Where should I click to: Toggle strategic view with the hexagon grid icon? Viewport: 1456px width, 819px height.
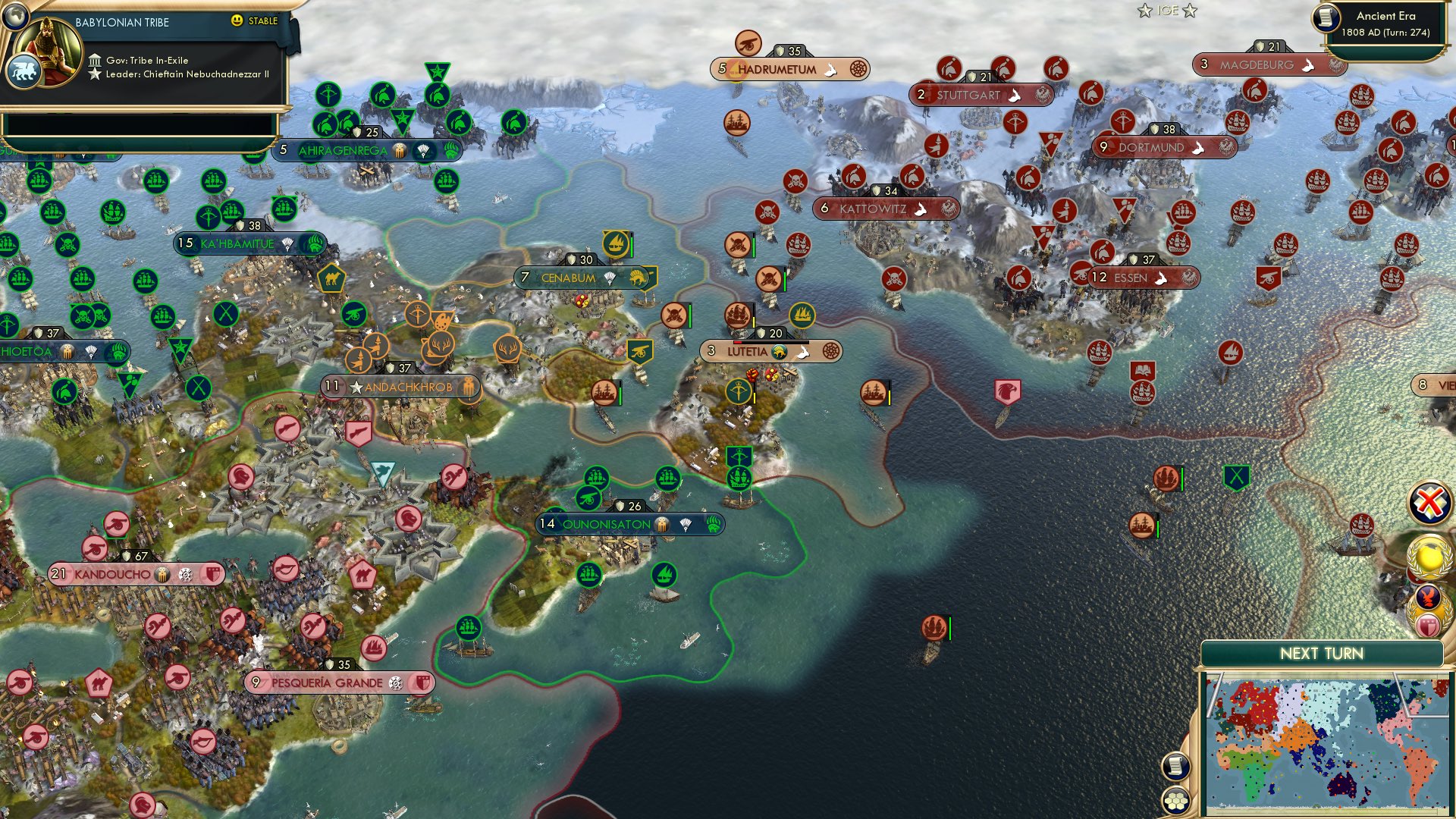click(x=1176, y=799)
